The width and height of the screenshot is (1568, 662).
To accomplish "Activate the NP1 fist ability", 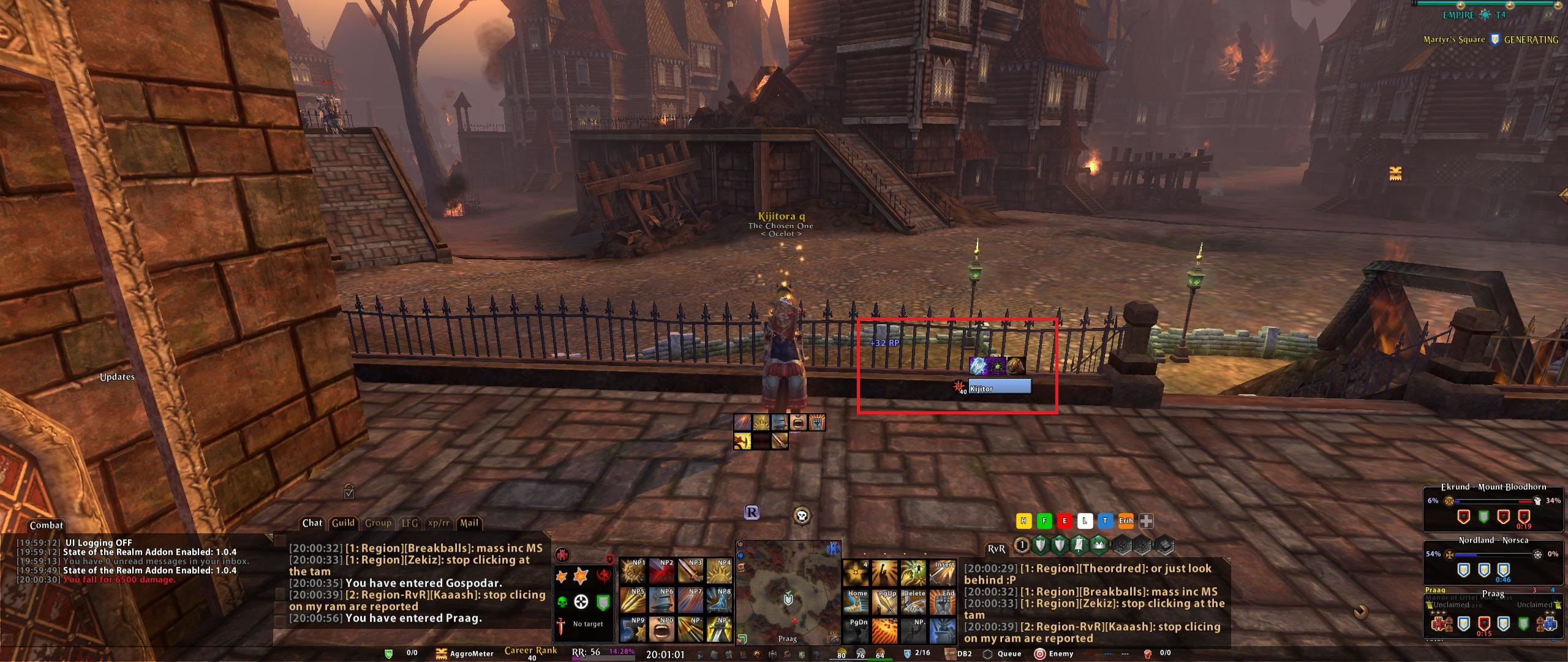I will click(633, 571).
